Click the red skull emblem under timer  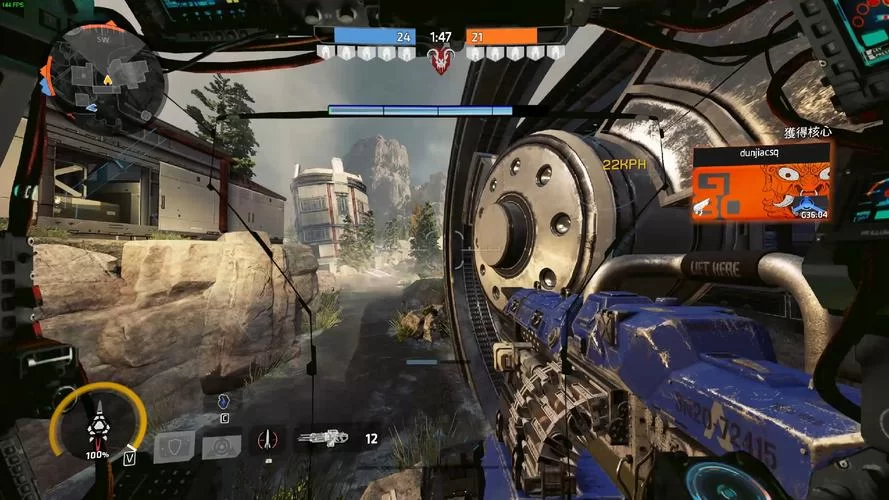click(439, 61)
